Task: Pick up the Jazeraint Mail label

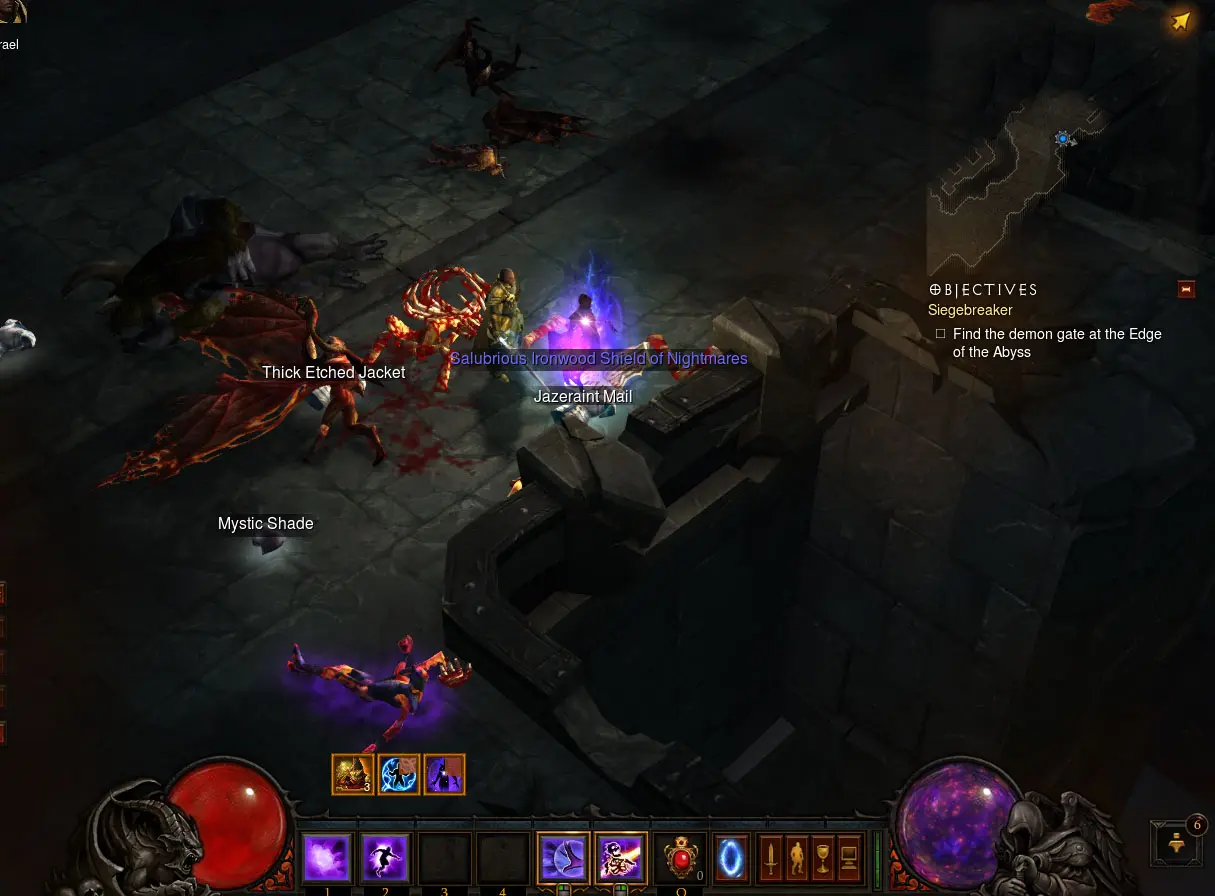Action: 583,397
